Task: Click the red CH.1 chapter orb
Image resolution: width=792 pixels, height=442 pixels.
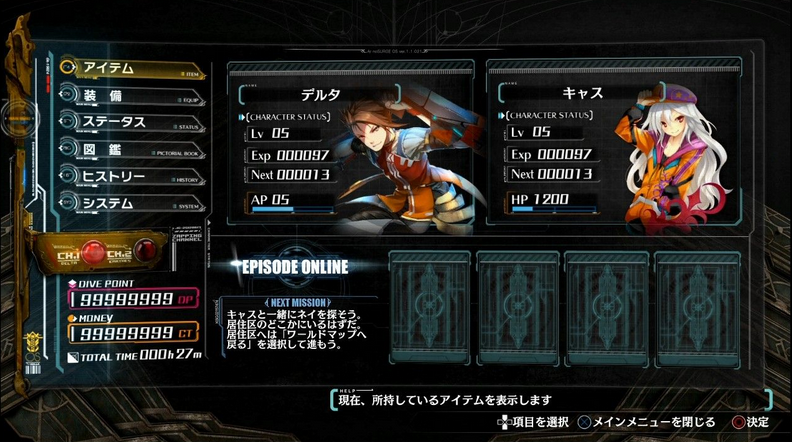Action: click(92, 253)
